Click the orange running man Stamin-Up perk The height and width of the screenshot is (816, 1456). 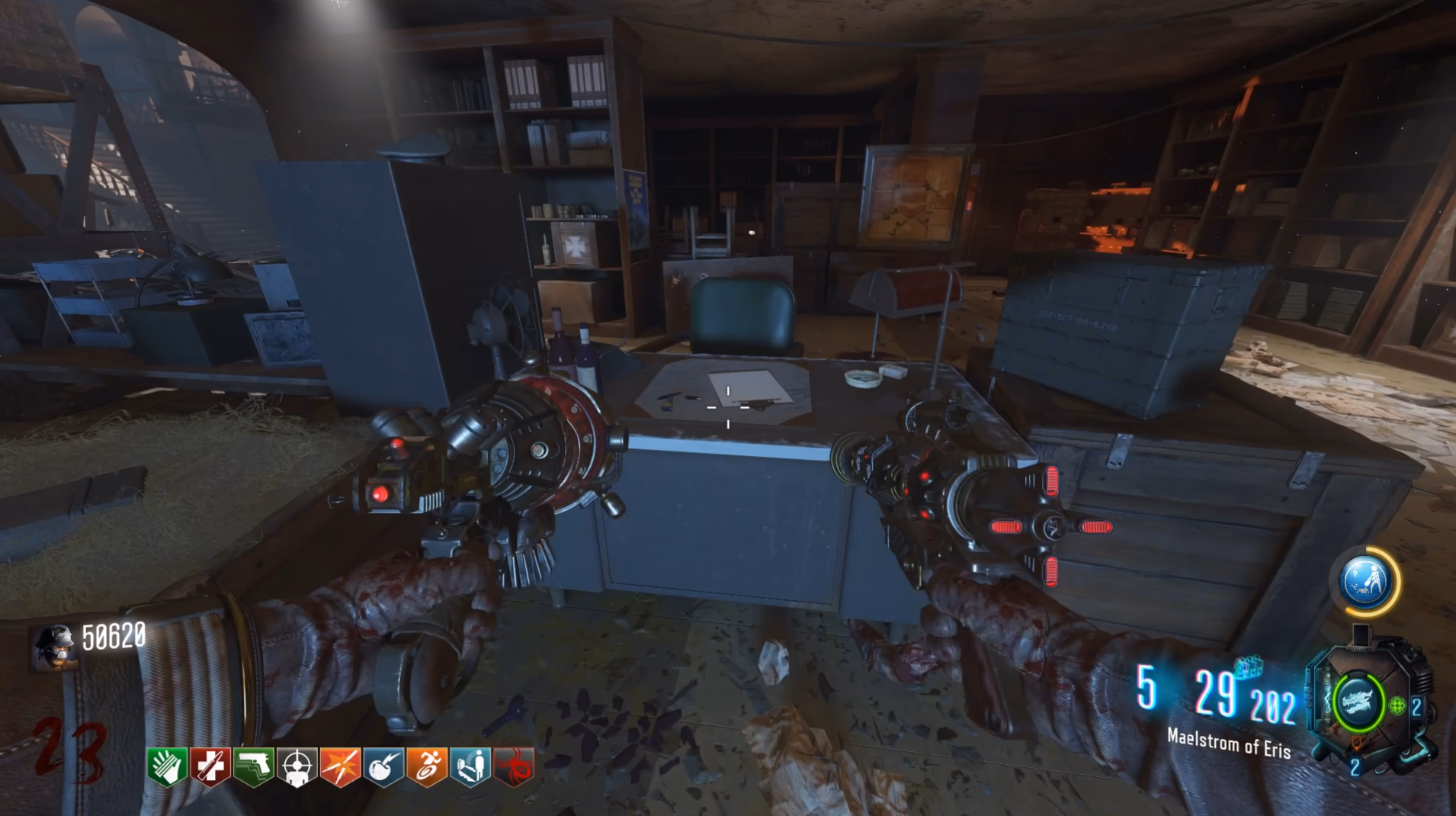click(x=427, y=766)
